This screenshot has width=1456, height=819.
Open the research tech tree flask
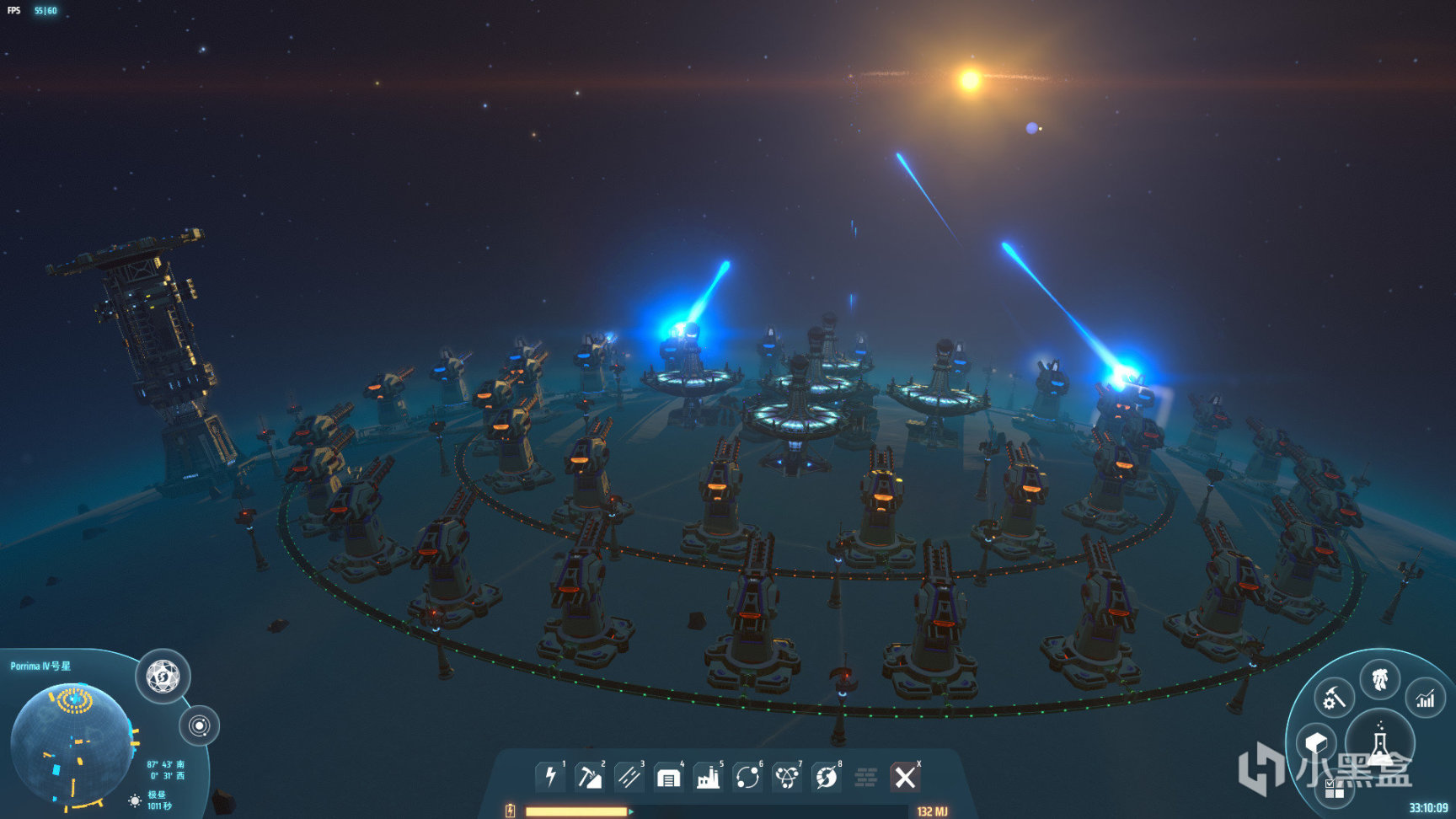pyautogui.click(x=1379, y=743)
